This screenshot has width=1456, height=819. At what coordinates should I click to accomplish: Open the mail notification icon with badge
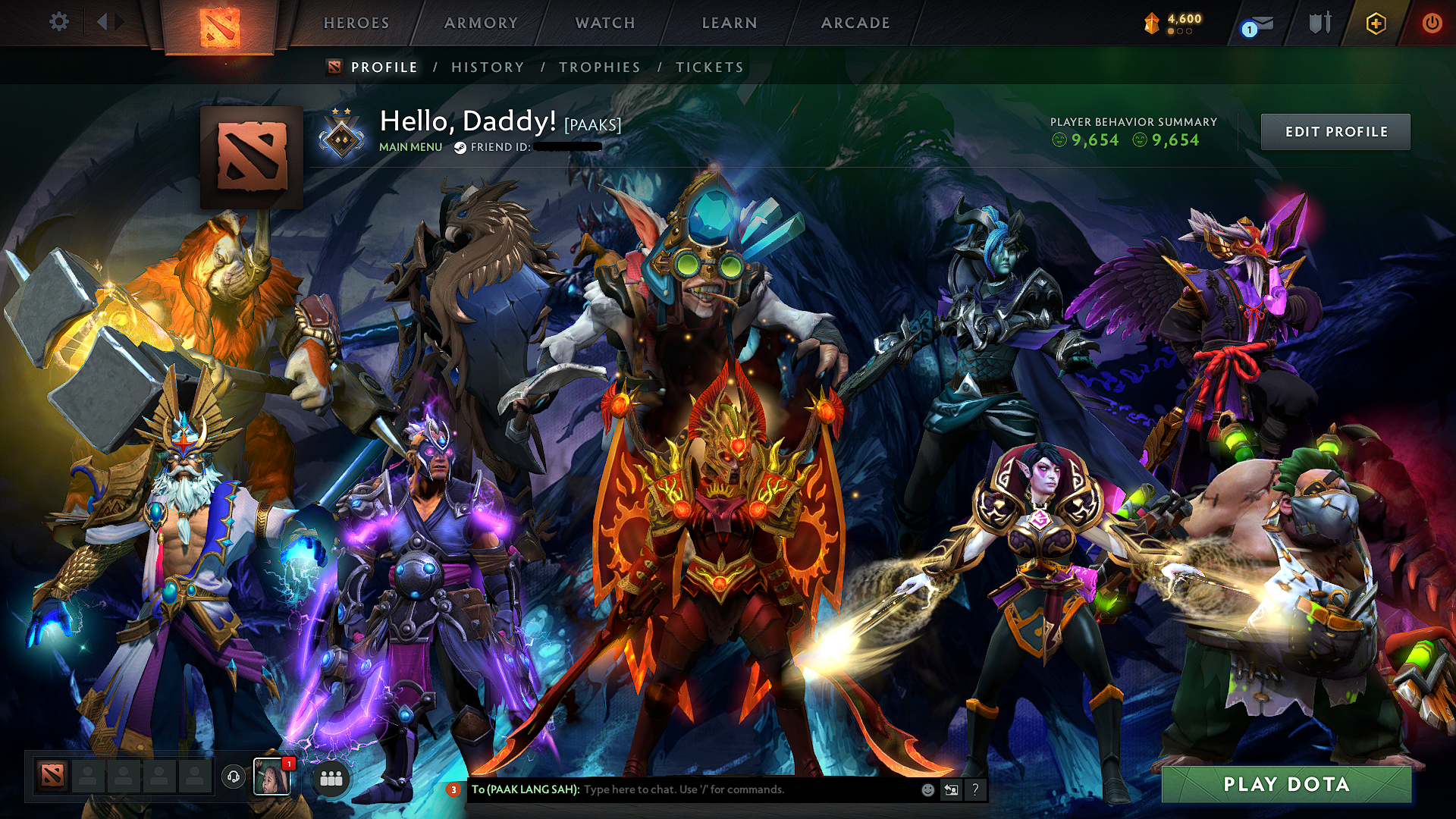coord(1255,24)
